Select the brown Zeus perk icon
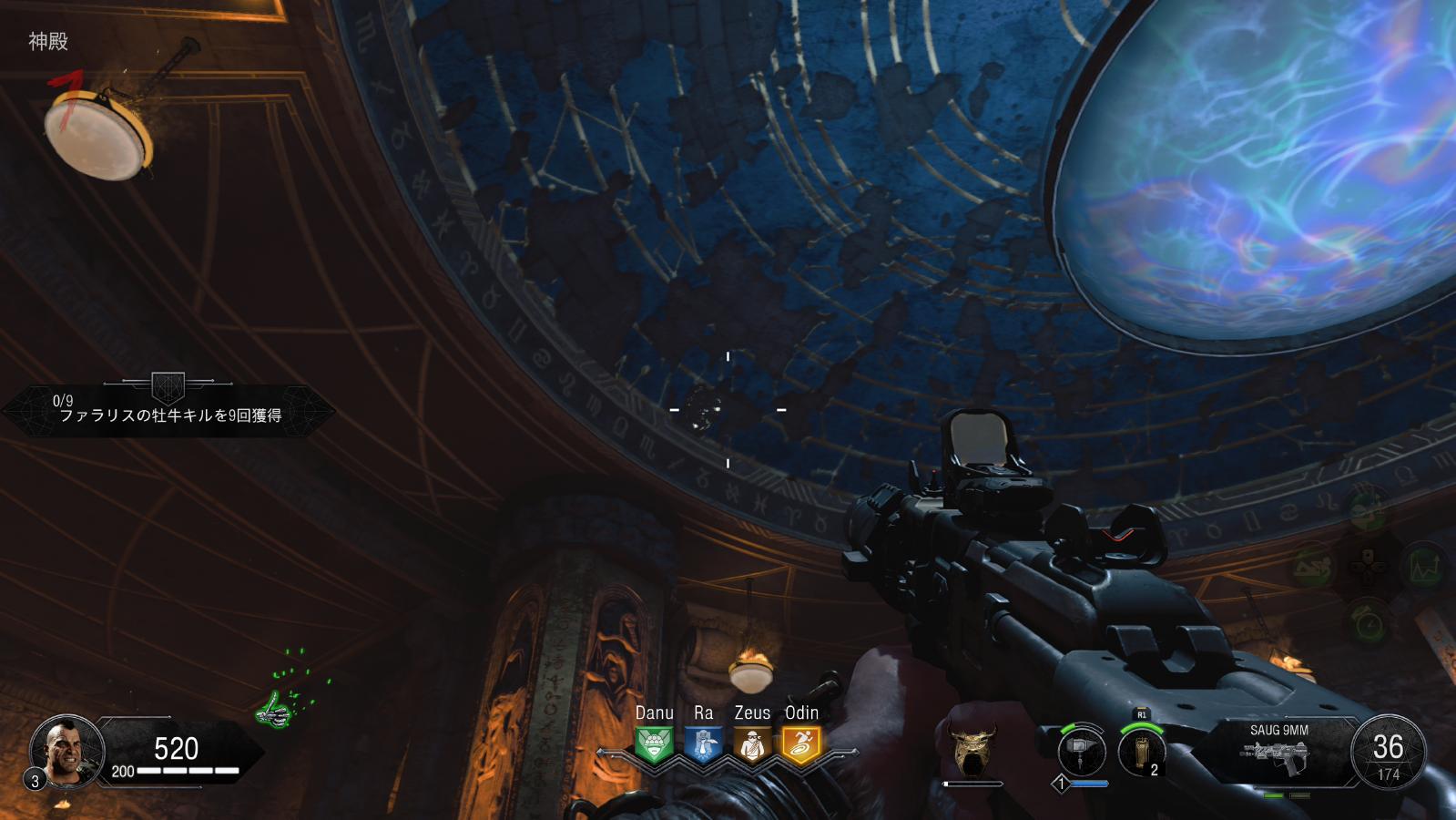 [x=752, y=744]
